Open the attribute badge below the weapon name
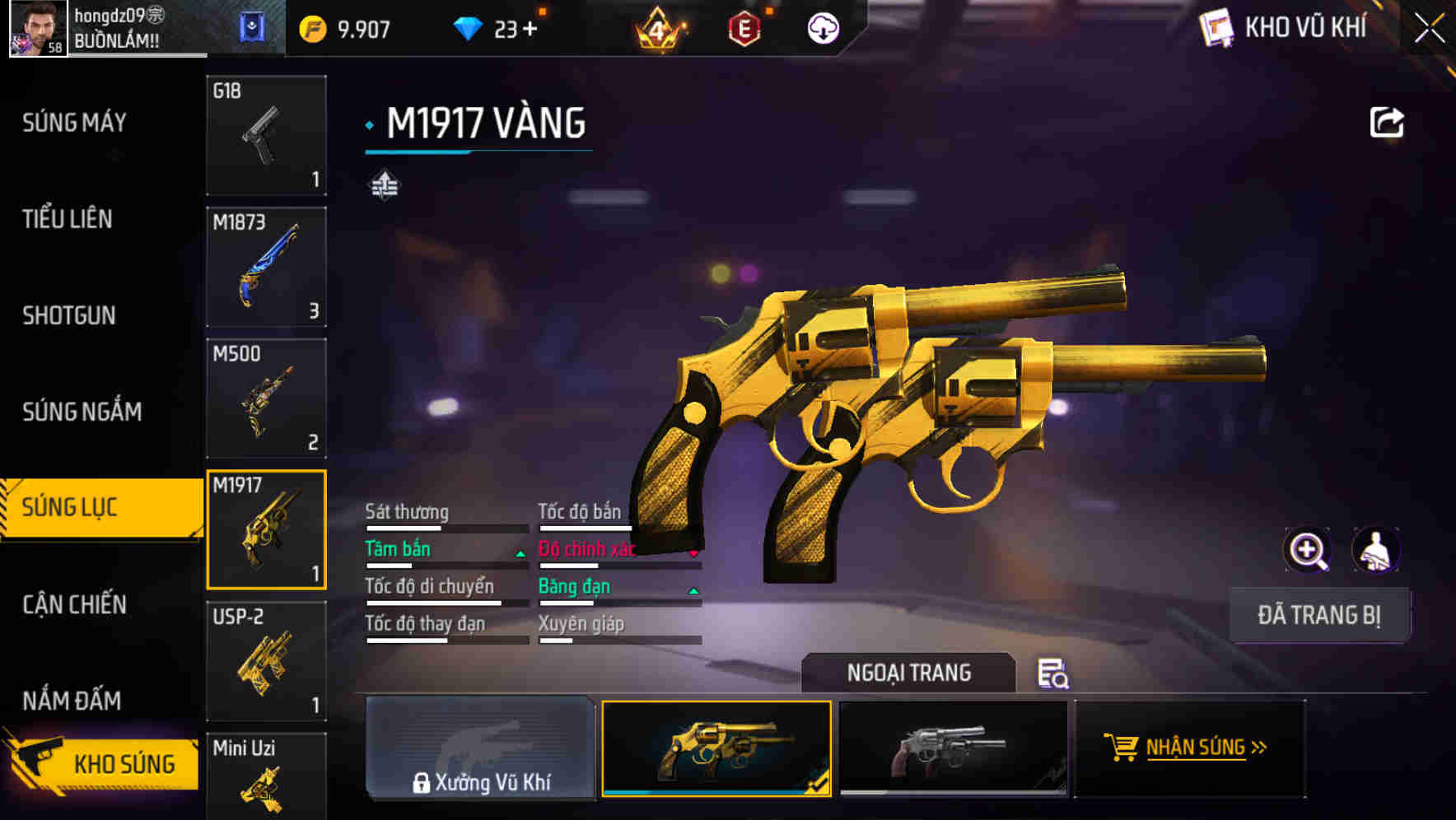Viewport: 1456px width, 820px height. 385,184
